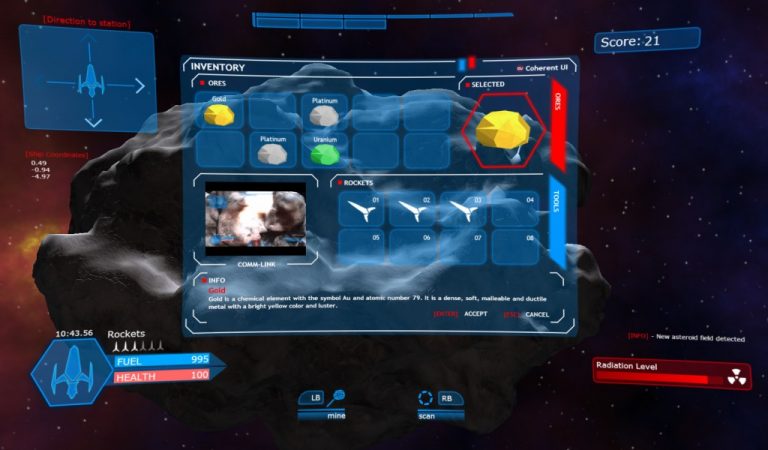The image size is (768, 450).
Task: Select the Gold ore slot
Action: [219, 113]
